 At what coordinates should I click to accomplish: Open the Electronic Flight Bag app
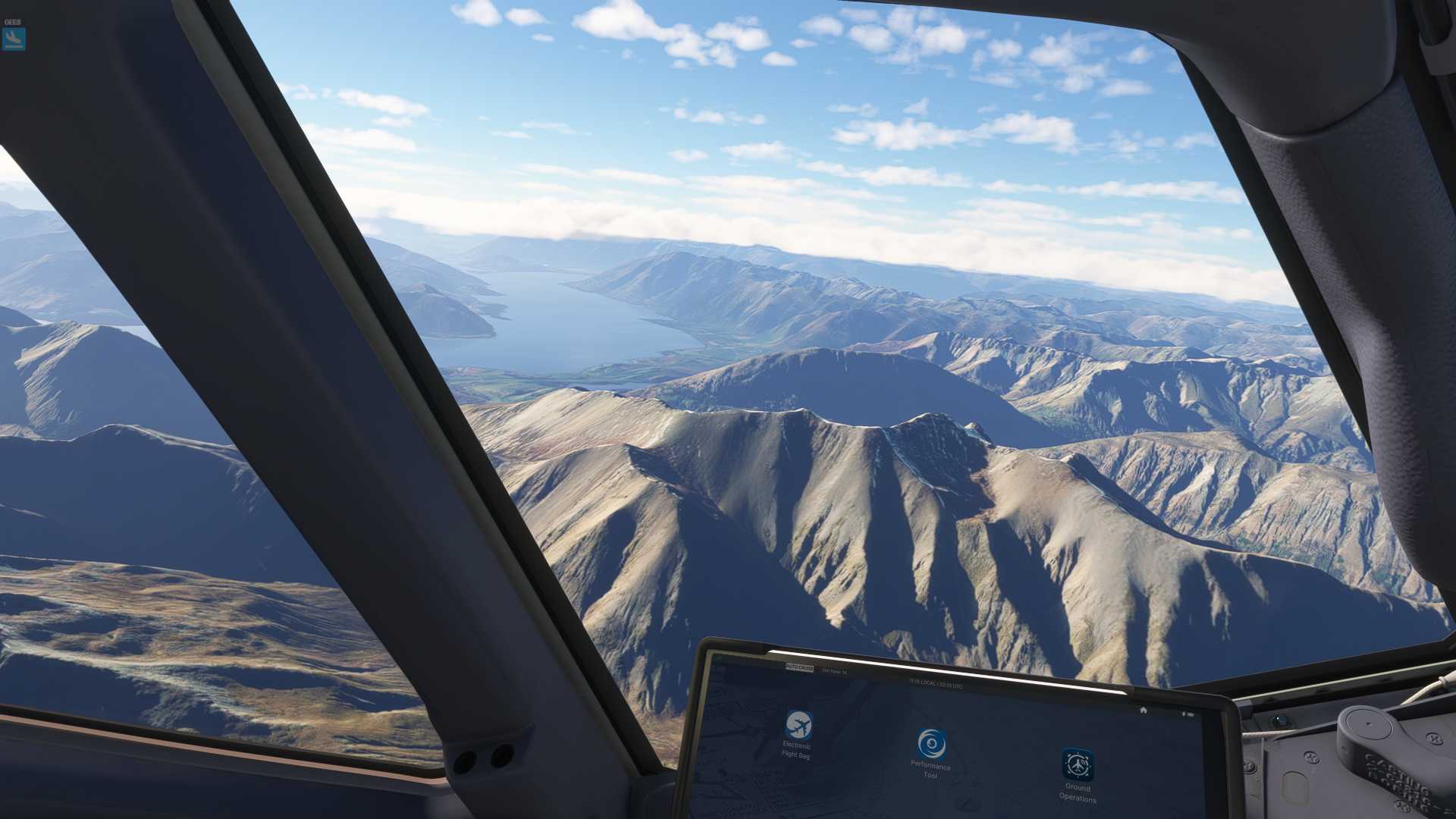(799, 726)
